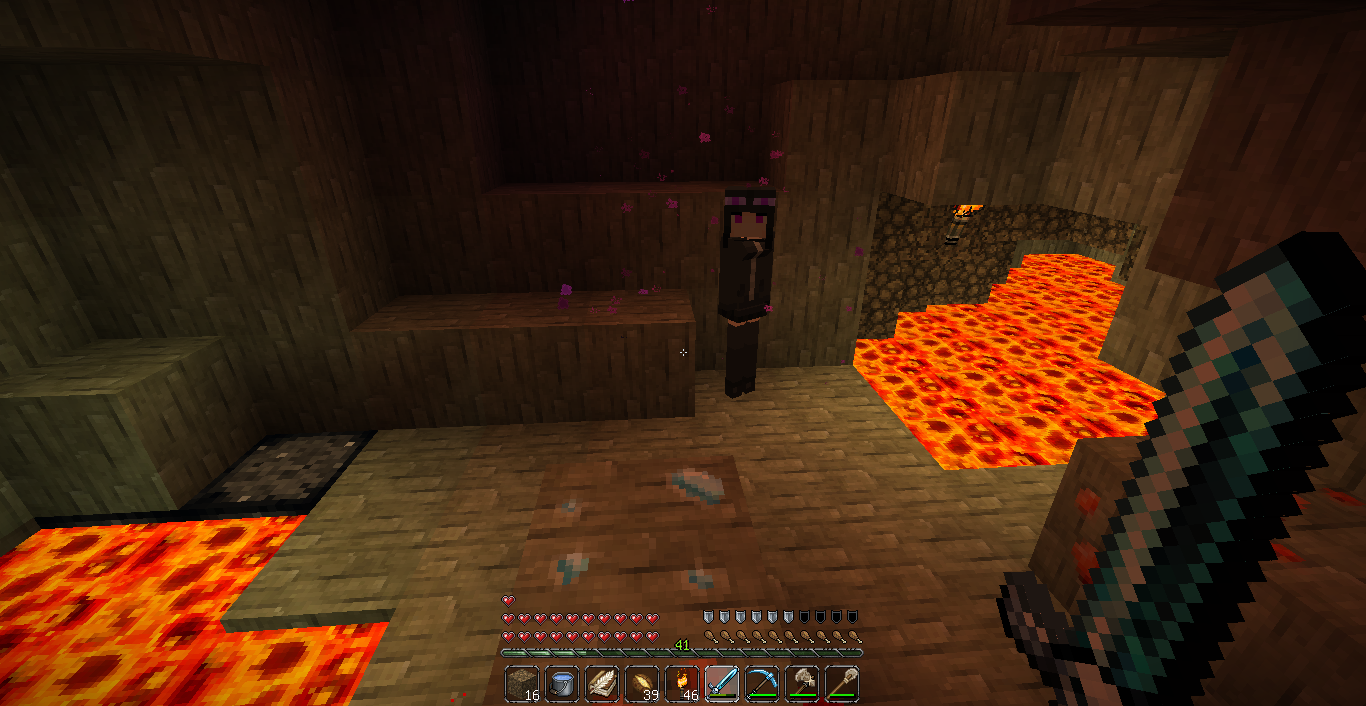
Task: Equip the diamond pickaxe from the hotbar
Action: pyautogui.click(x=762, y=684)
